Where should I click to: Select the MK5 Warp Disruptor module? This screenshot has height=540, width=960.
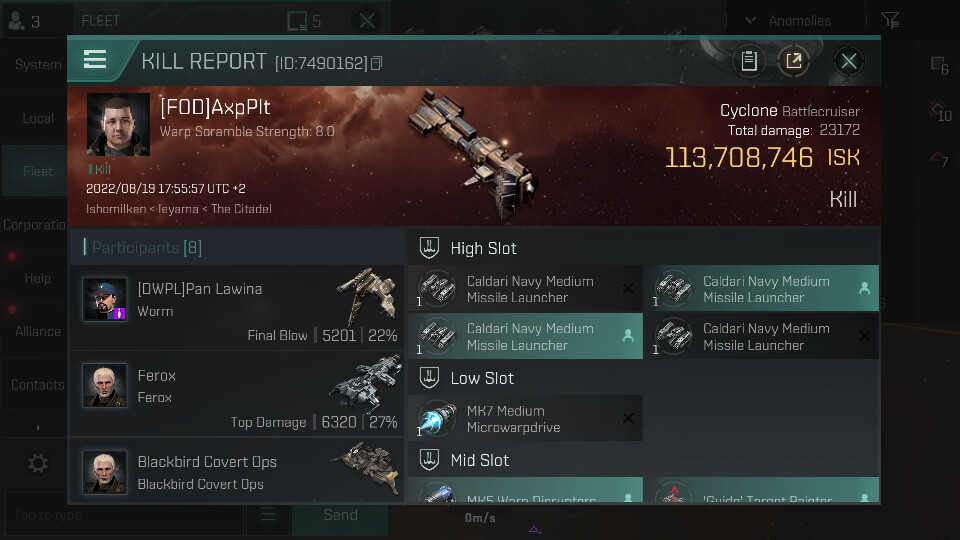pyautogui.click(x=525, y=494)
